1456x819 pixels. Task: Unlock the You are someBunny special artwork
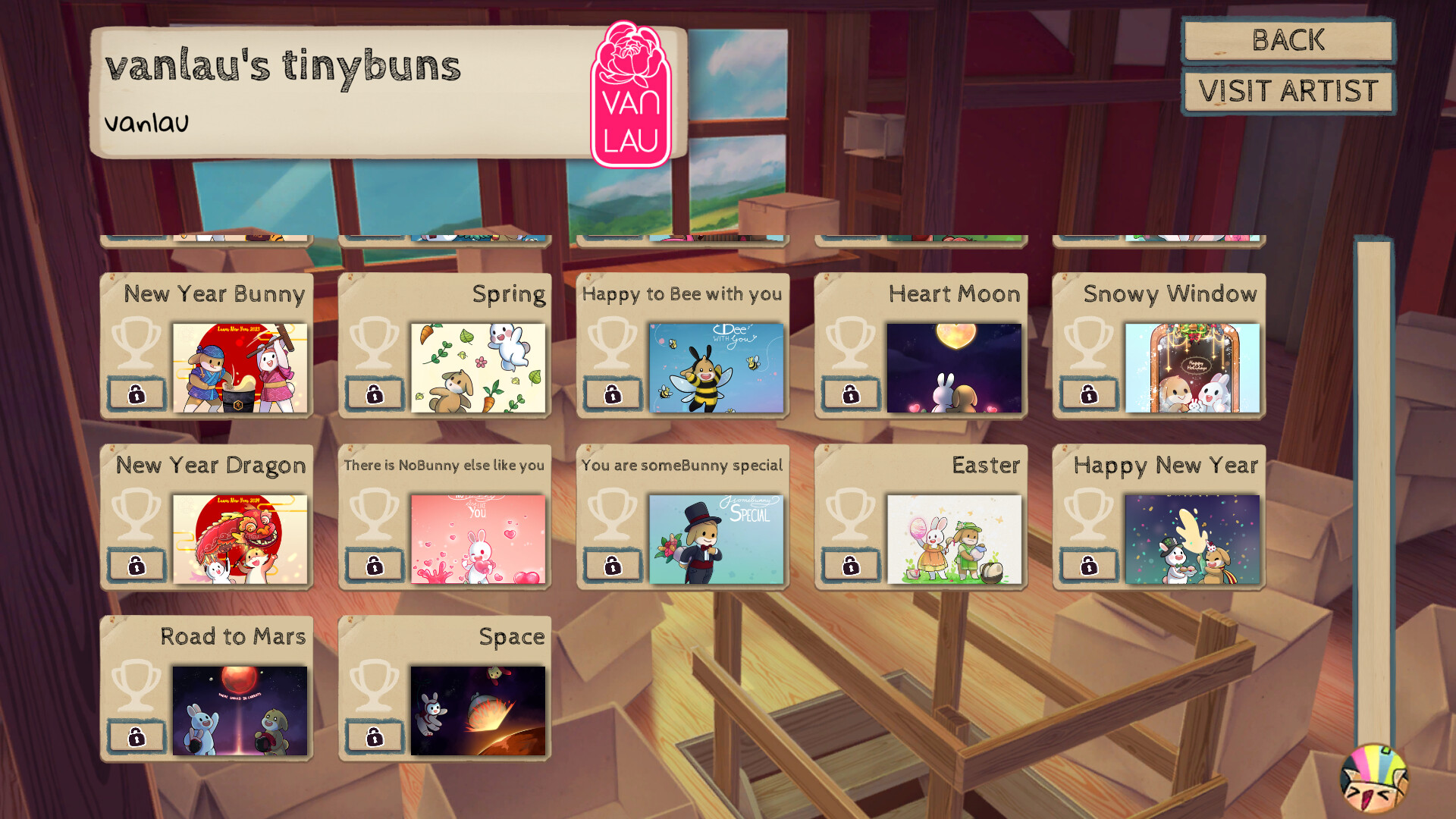click(x=613, y=564)
